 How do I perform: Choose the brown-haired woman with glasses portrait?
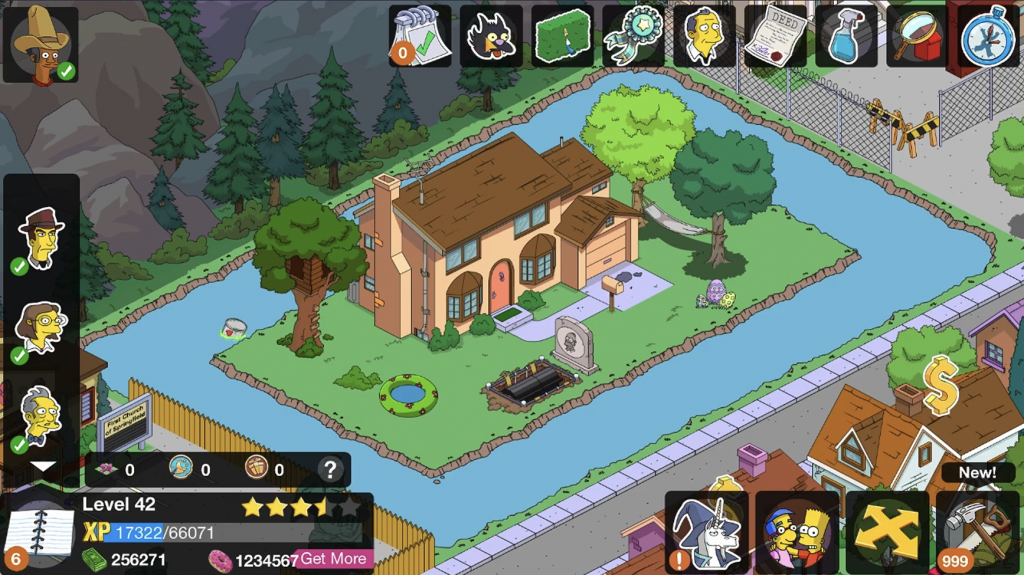[x=41, y=328]
